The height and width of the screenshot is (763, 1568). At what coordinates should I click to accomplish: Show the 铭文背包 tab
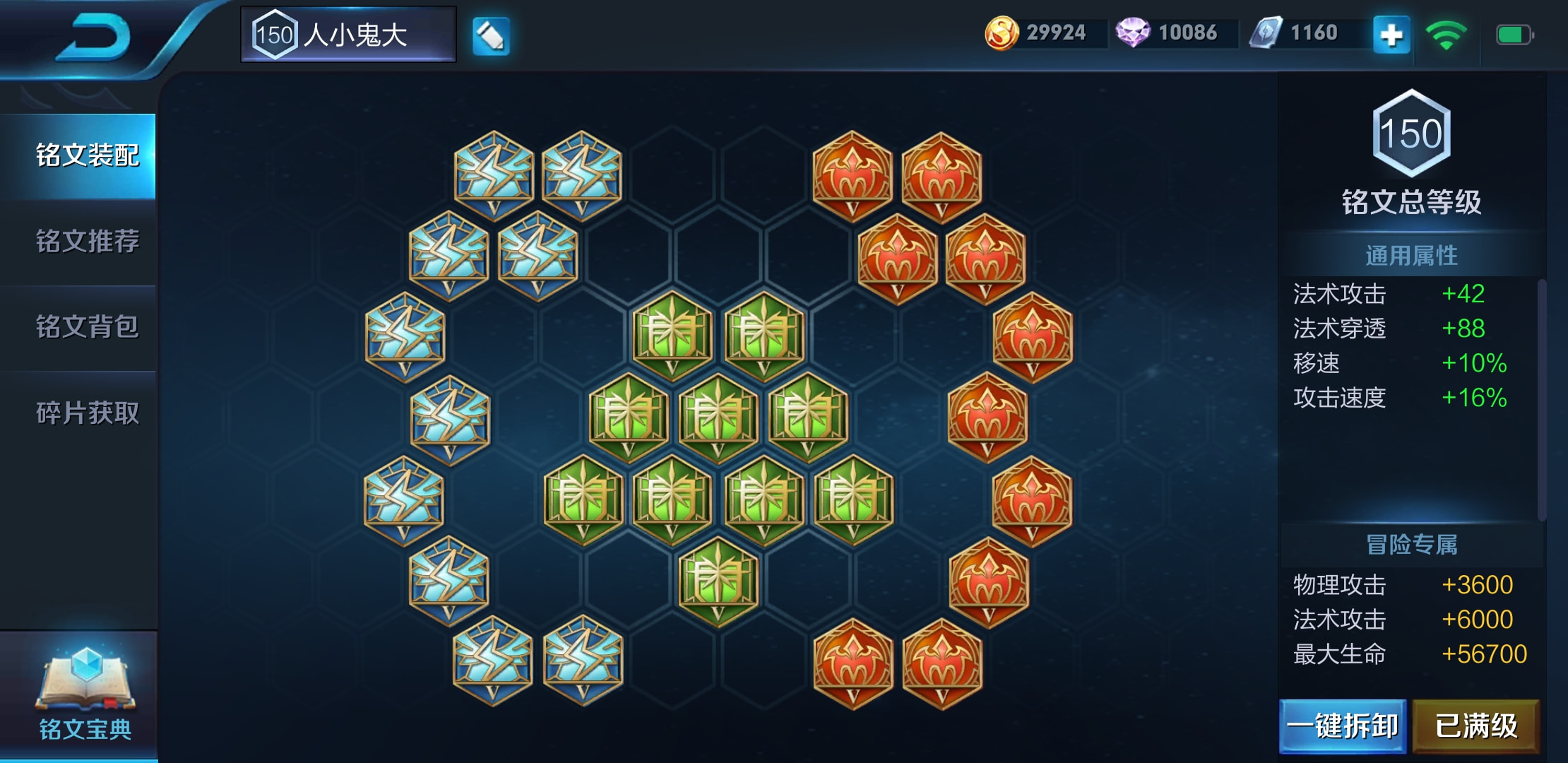(86, 327)
